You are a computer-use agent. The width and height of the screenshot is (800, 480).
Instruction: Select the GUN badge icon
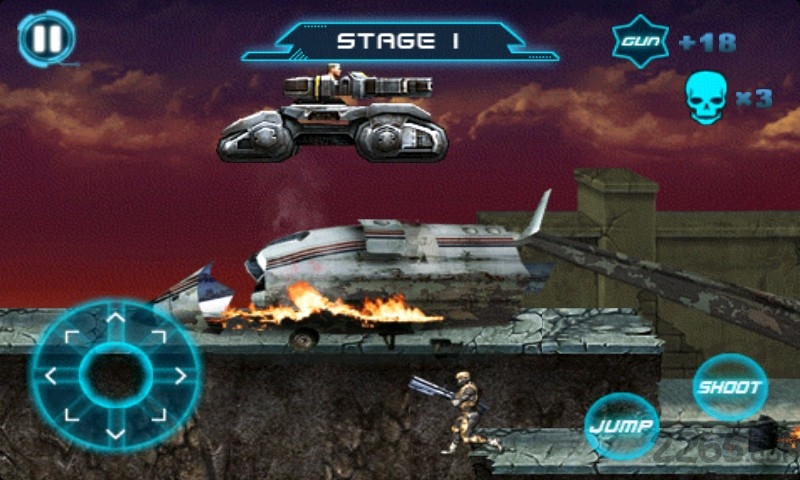click(x=640, y=42)
